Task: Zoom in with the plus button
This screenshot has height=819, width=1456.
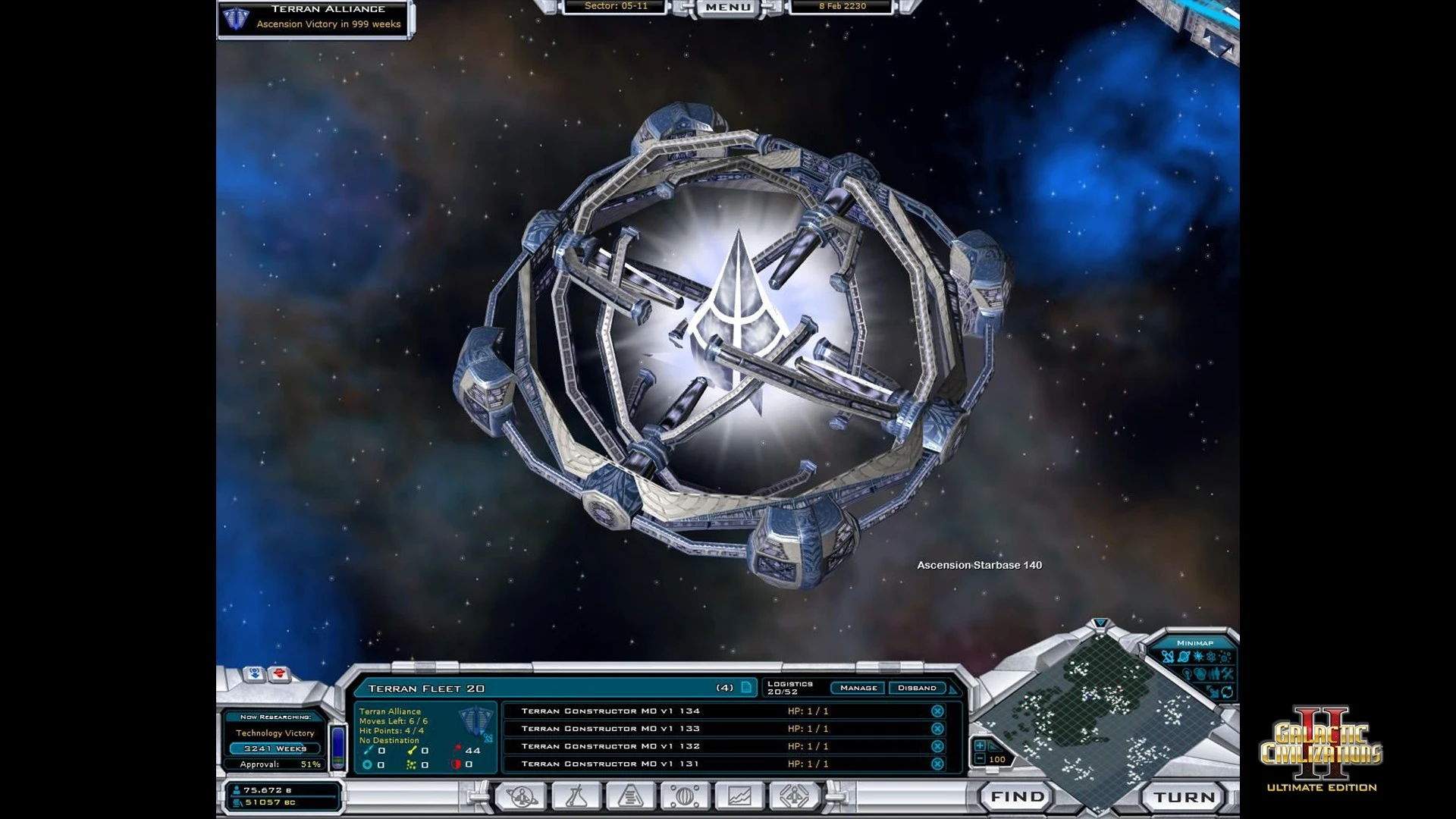Action: pos(980,746)
